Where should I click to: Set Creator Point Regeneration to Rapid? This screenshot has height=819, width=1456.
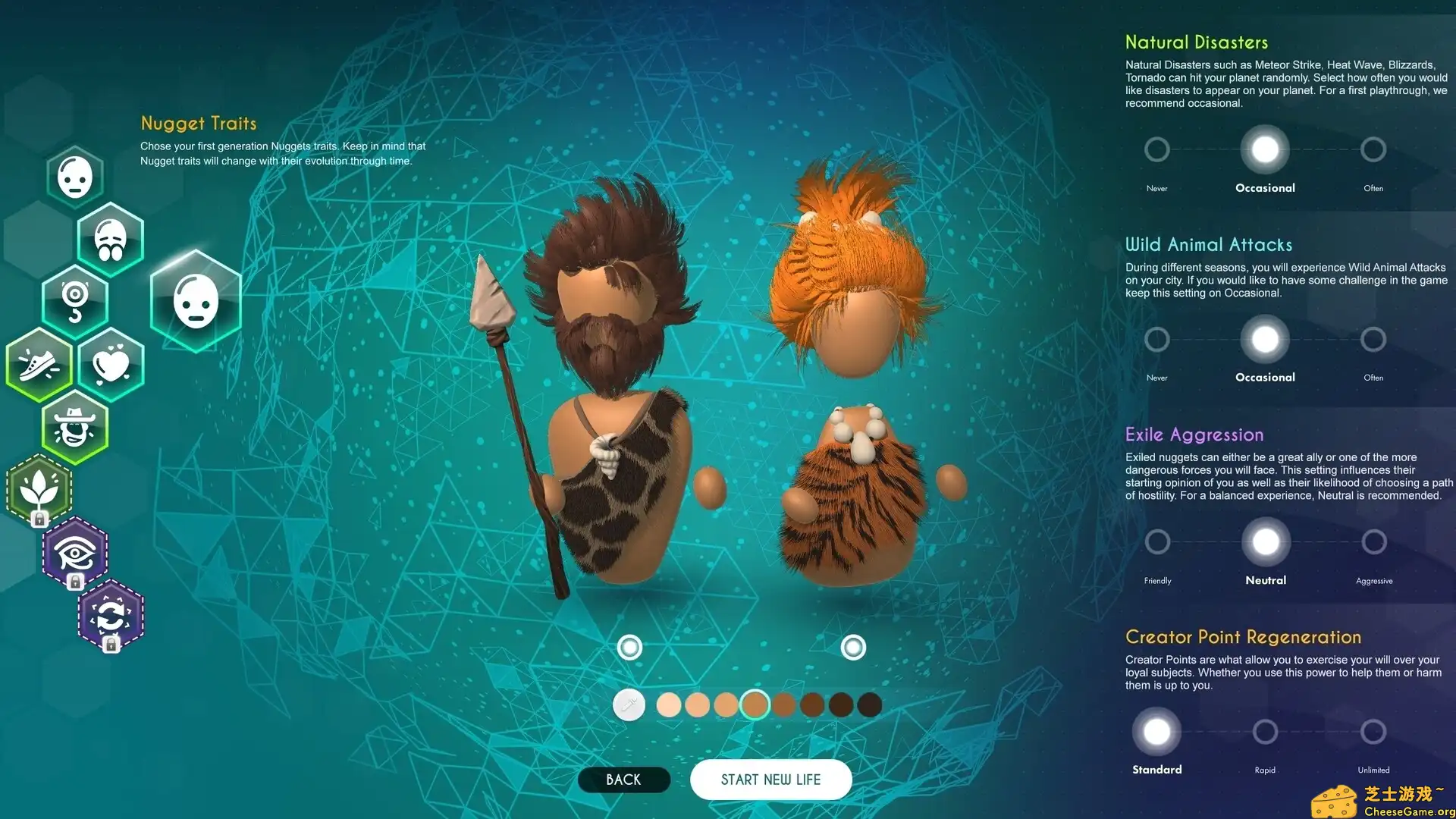pos(1265,731)
